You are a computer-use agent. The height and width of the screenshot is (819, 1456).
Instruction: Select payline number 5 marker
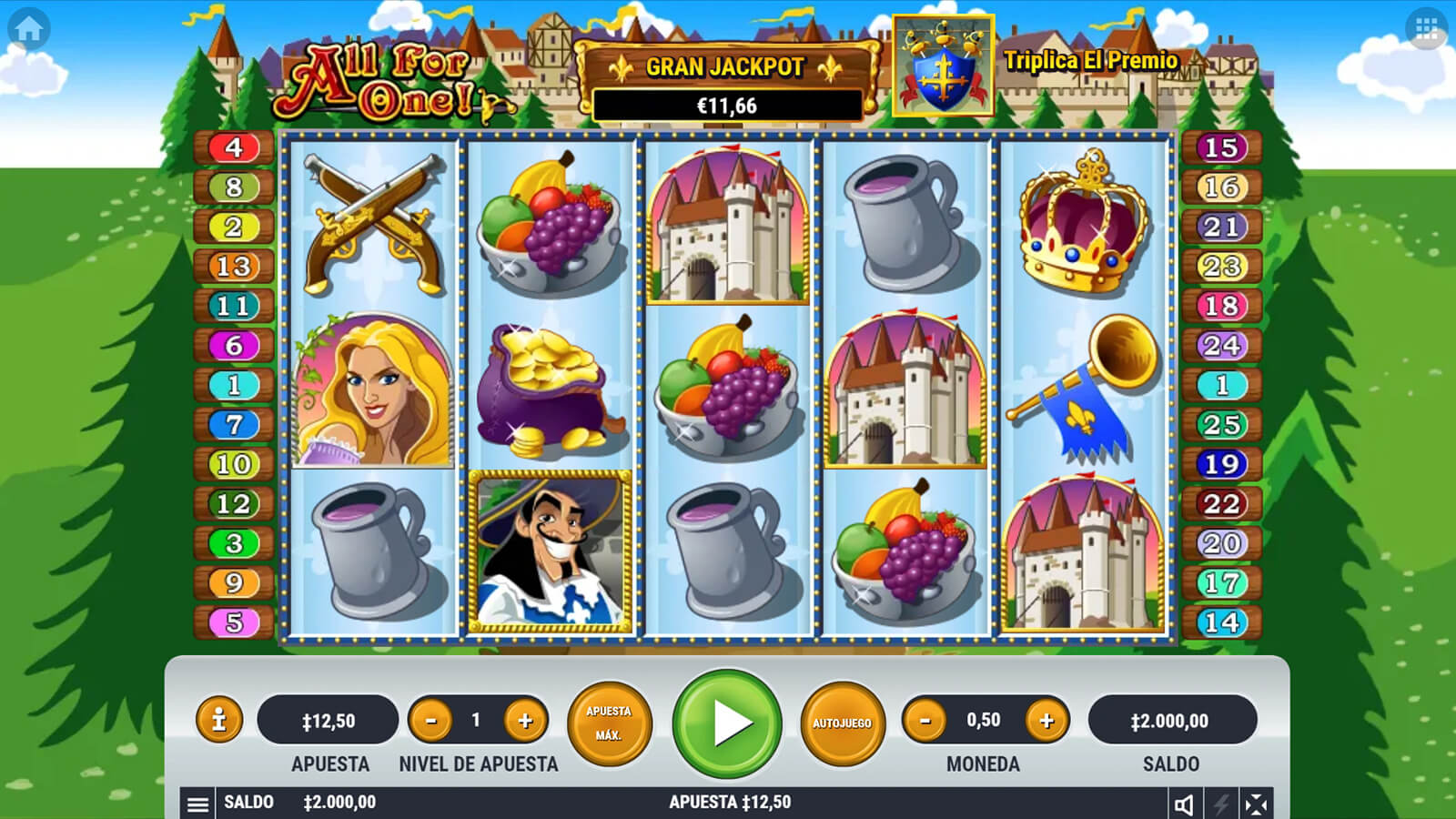pyautogui.click(x=234, y=622)
